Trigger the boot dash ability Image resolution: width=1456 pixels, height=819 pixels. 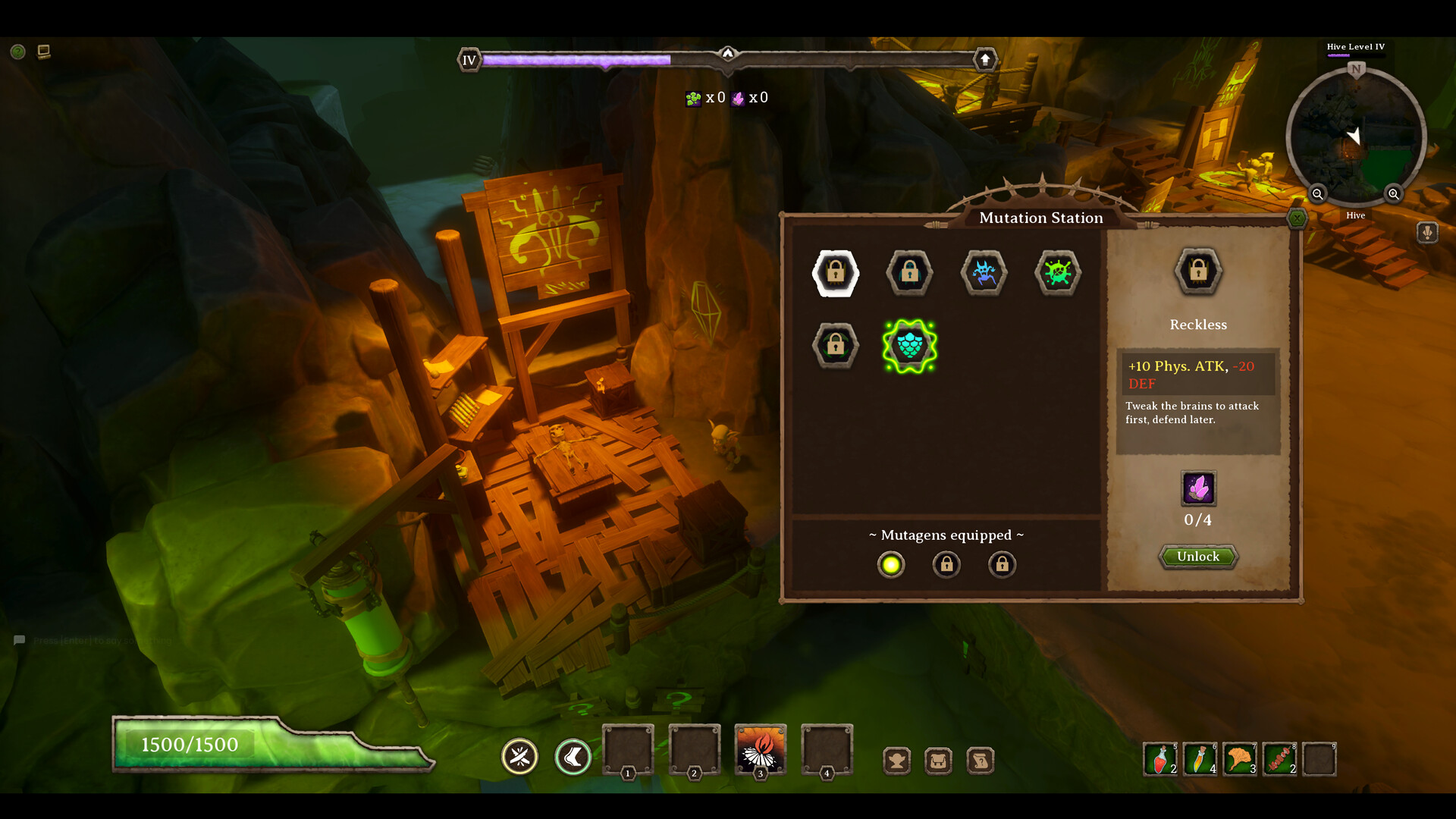pos(573,757)
